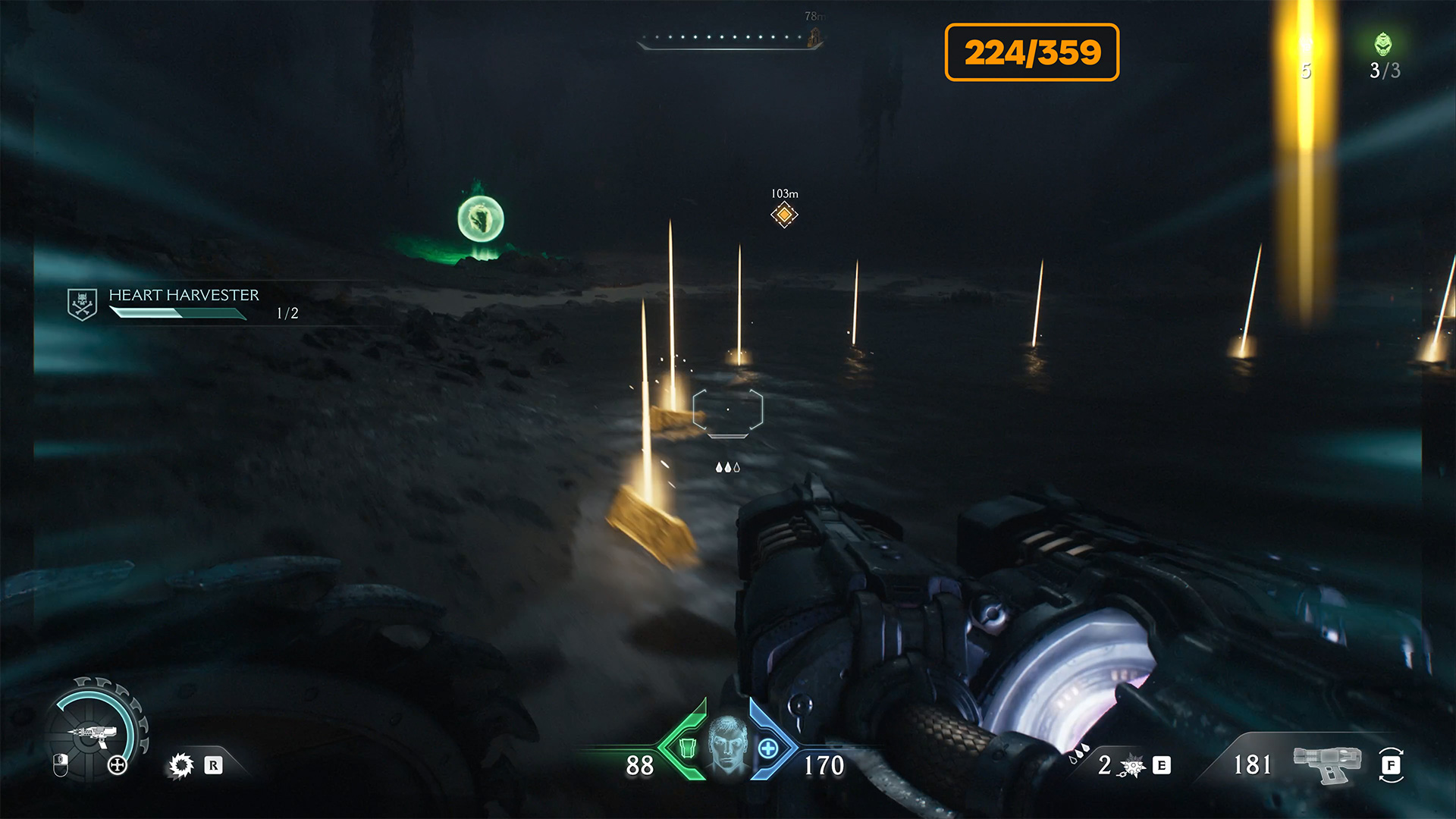The height and width of the screenshot is (819, 1456).
Task: Click the orange diamond objective marker
Action: (x=784, y=215)
